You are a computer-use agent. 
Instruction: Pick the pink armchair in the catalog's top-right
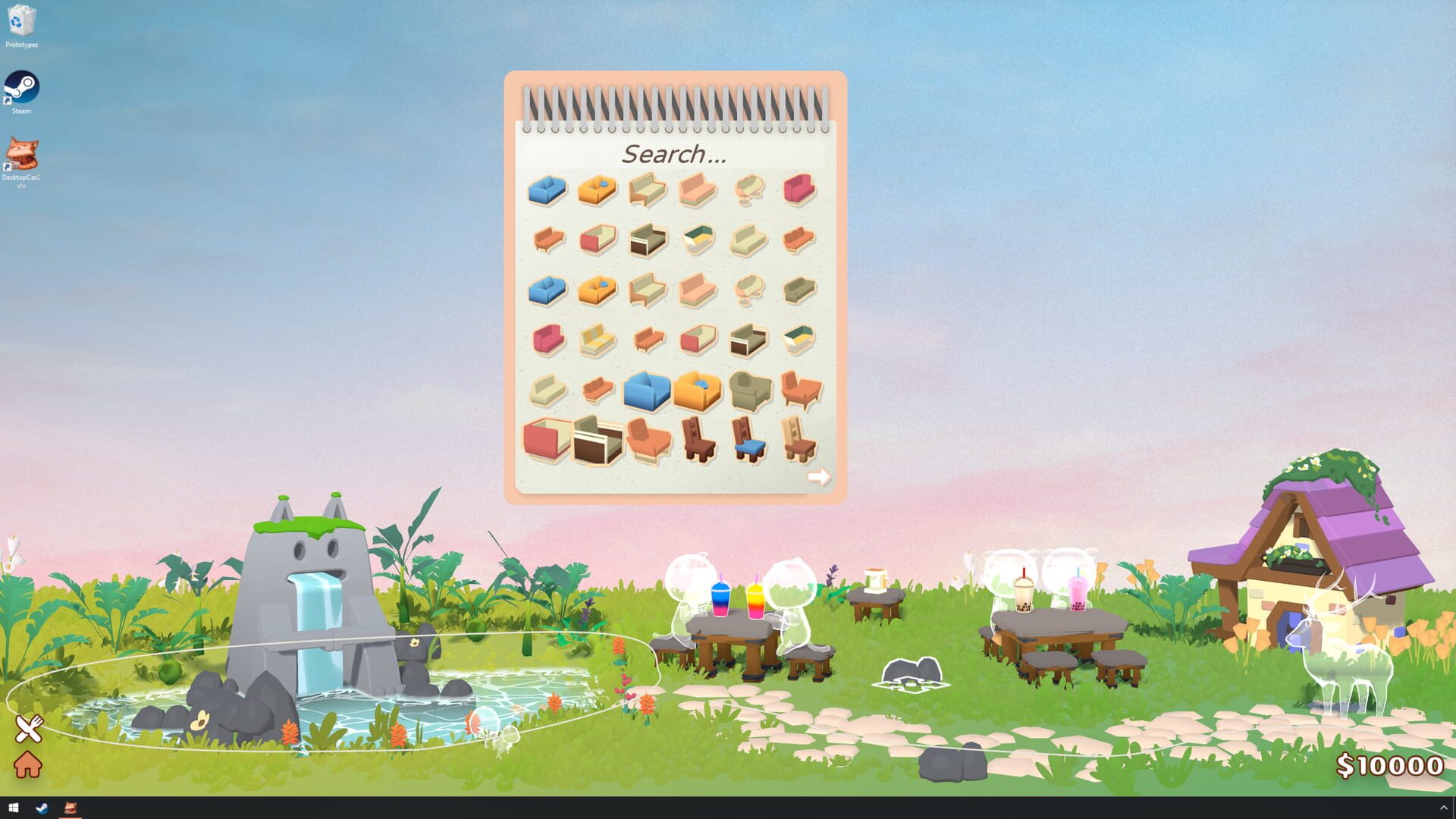798,190
